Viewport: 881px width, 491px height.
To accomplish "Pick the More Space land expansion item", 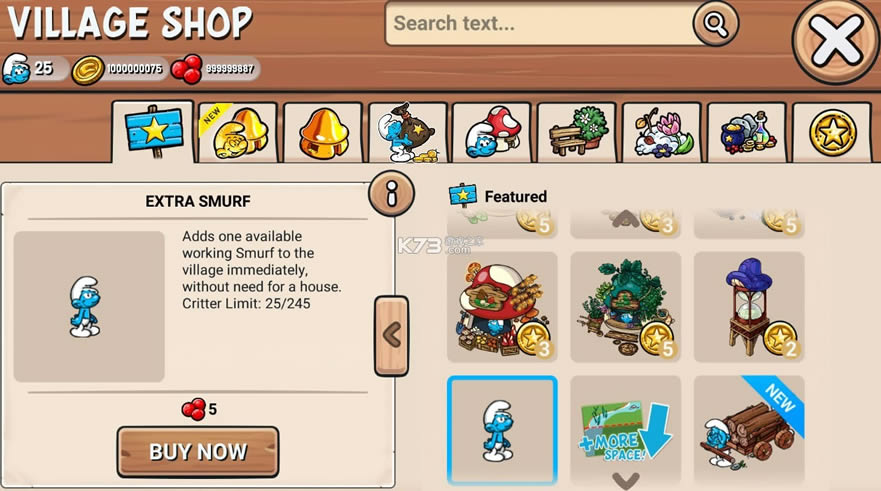I will (625, 428).
